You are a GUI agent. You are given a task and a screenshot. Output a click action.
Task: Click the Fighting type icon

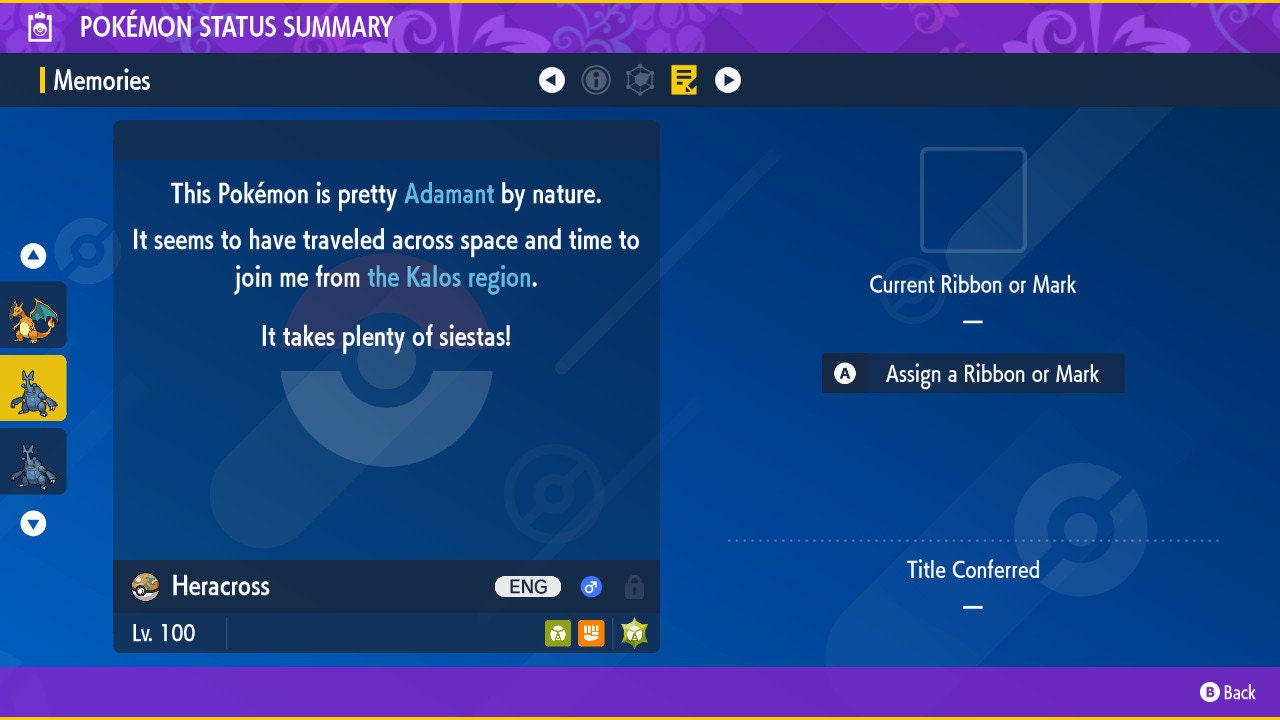[591, 633]
